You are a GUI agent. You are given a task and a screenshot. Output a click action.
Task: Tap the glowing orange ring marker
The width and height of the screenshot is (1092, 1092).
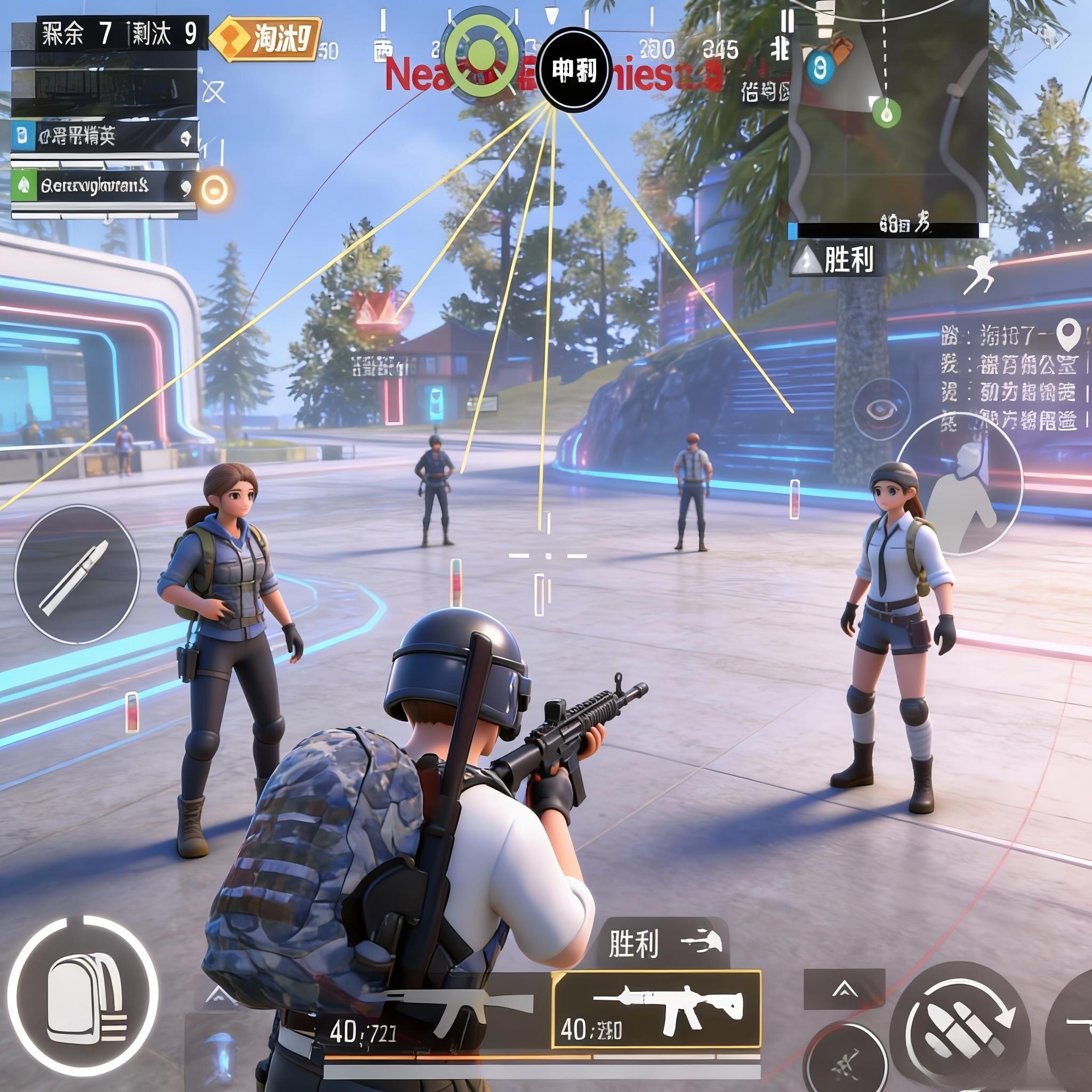(x=215, y=189)
